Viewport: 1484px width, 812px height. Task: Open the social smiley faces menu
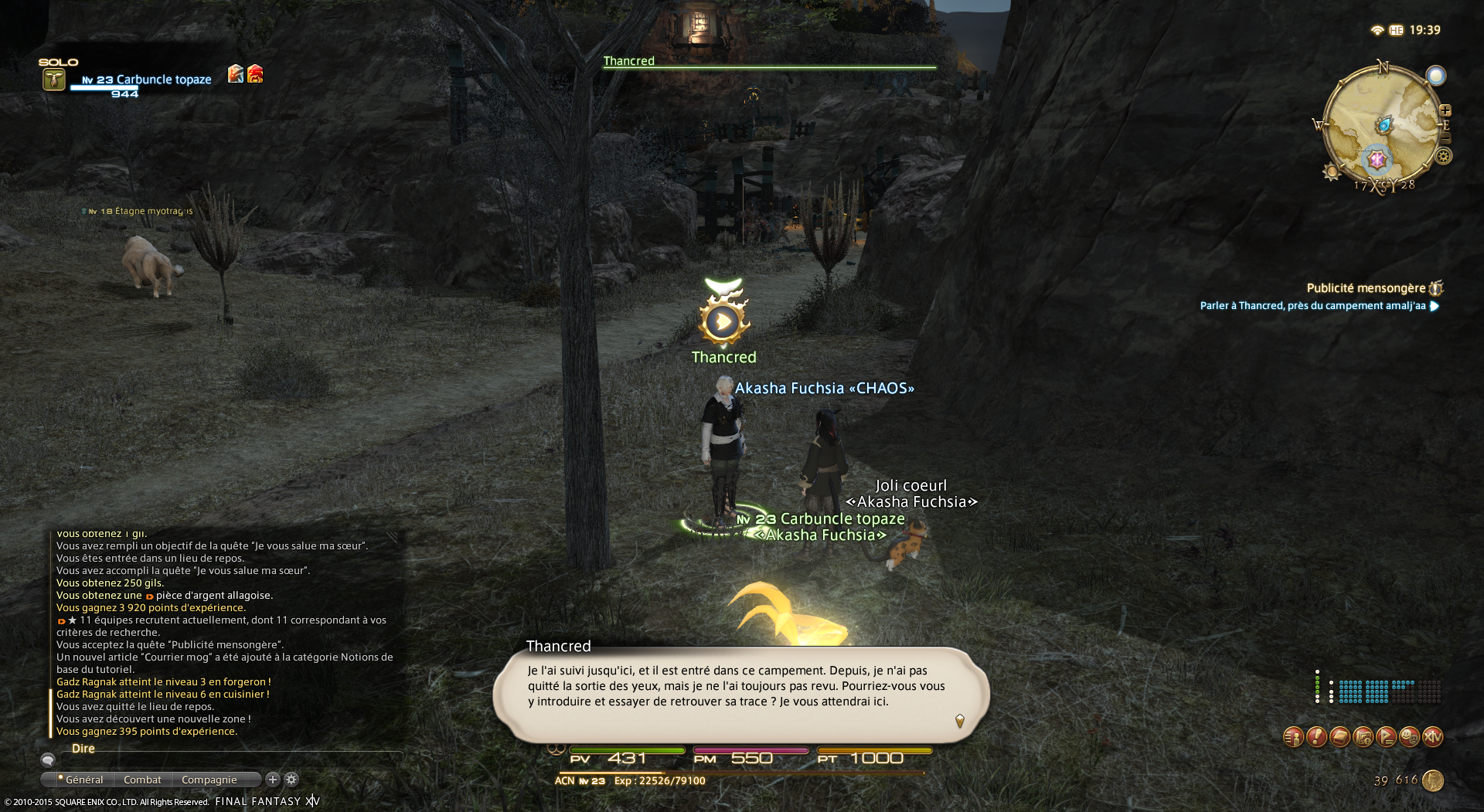click(x=1409, y=737)
